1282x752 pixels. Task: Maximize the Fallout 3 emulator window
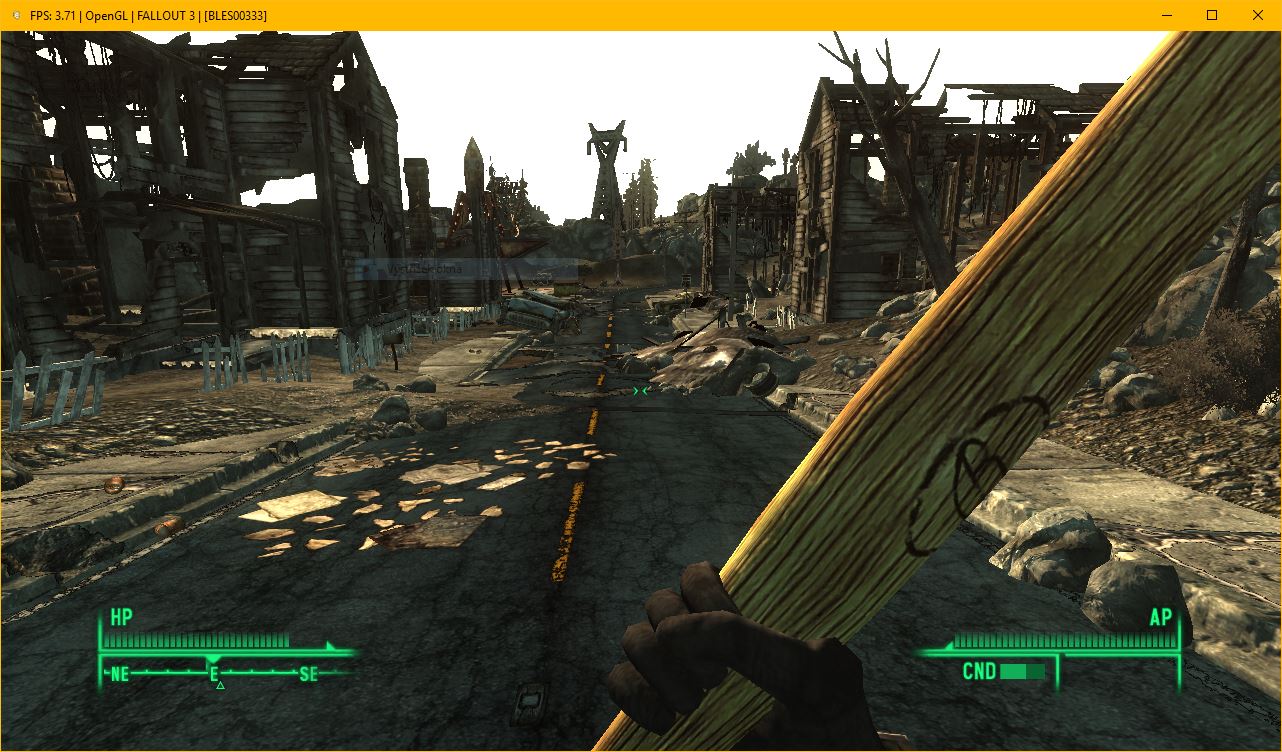pyautogui.click(x=1212, y=15)
